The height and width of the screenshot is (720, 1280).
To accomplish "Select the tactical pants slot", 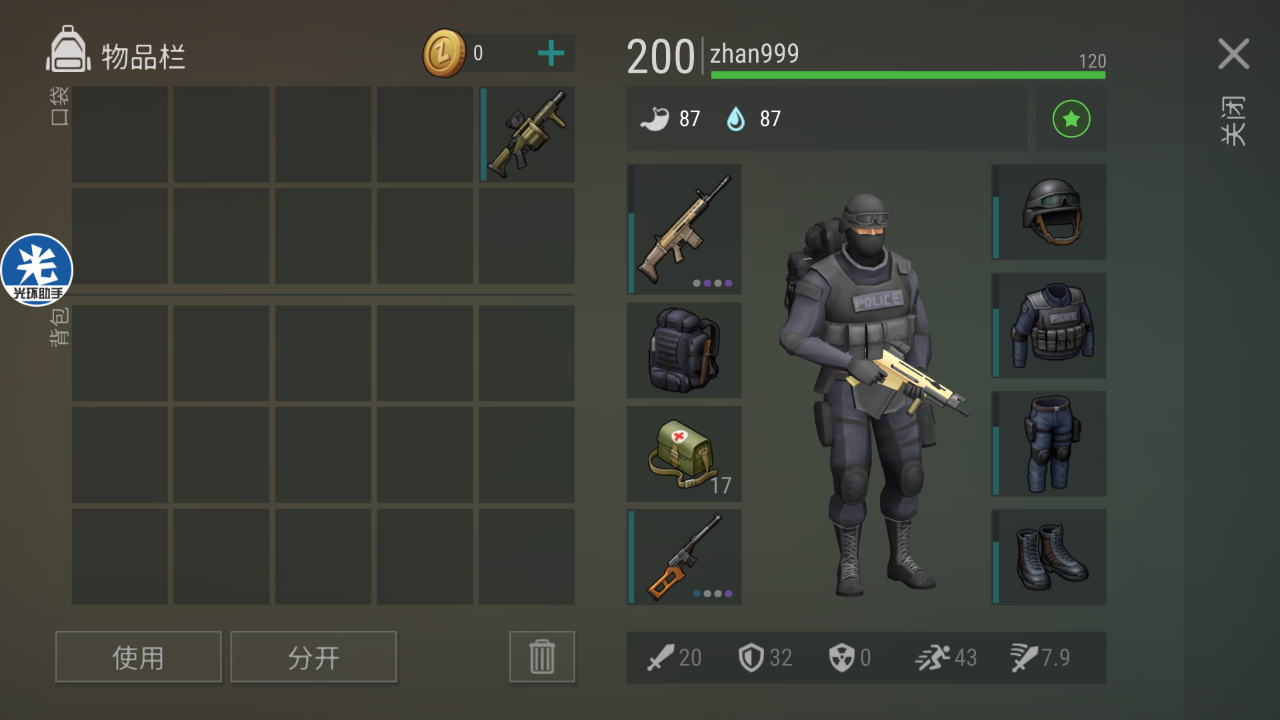I will point(1050,443).
